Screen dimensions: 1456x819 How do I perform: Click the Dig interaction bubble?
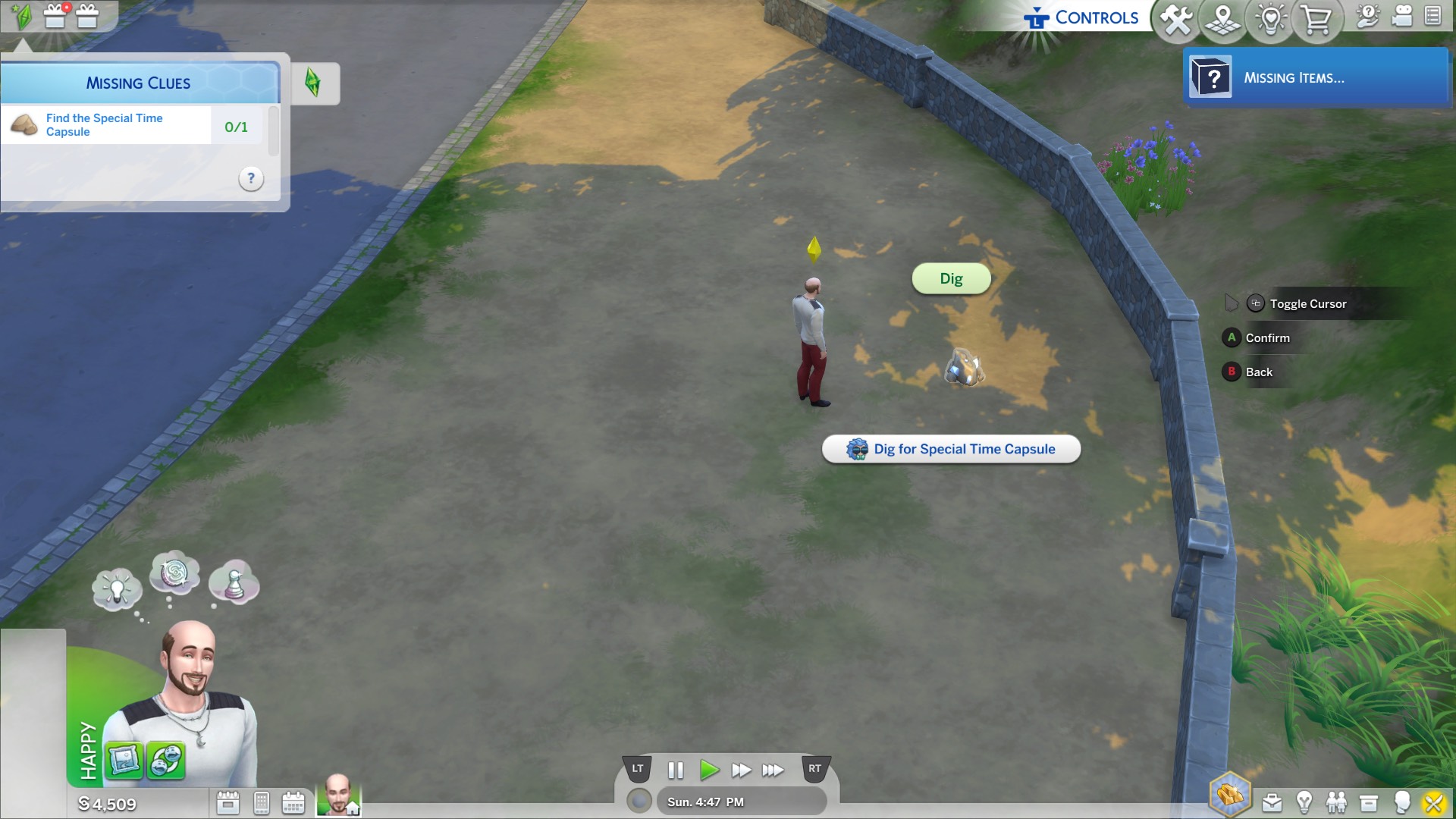[x=951, y=279]
